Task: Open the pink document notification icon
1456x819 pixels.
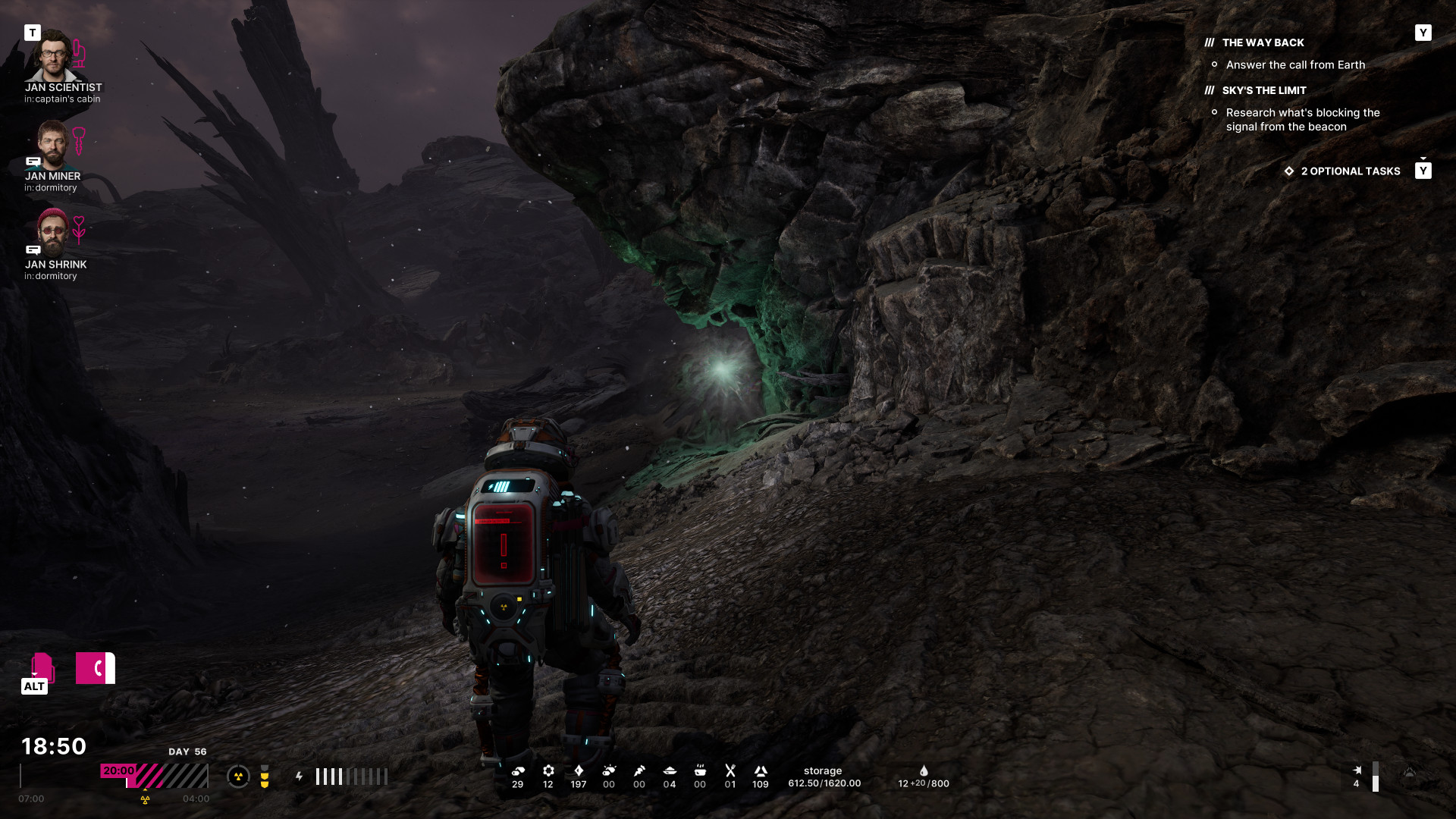Action: pos(42,667)
